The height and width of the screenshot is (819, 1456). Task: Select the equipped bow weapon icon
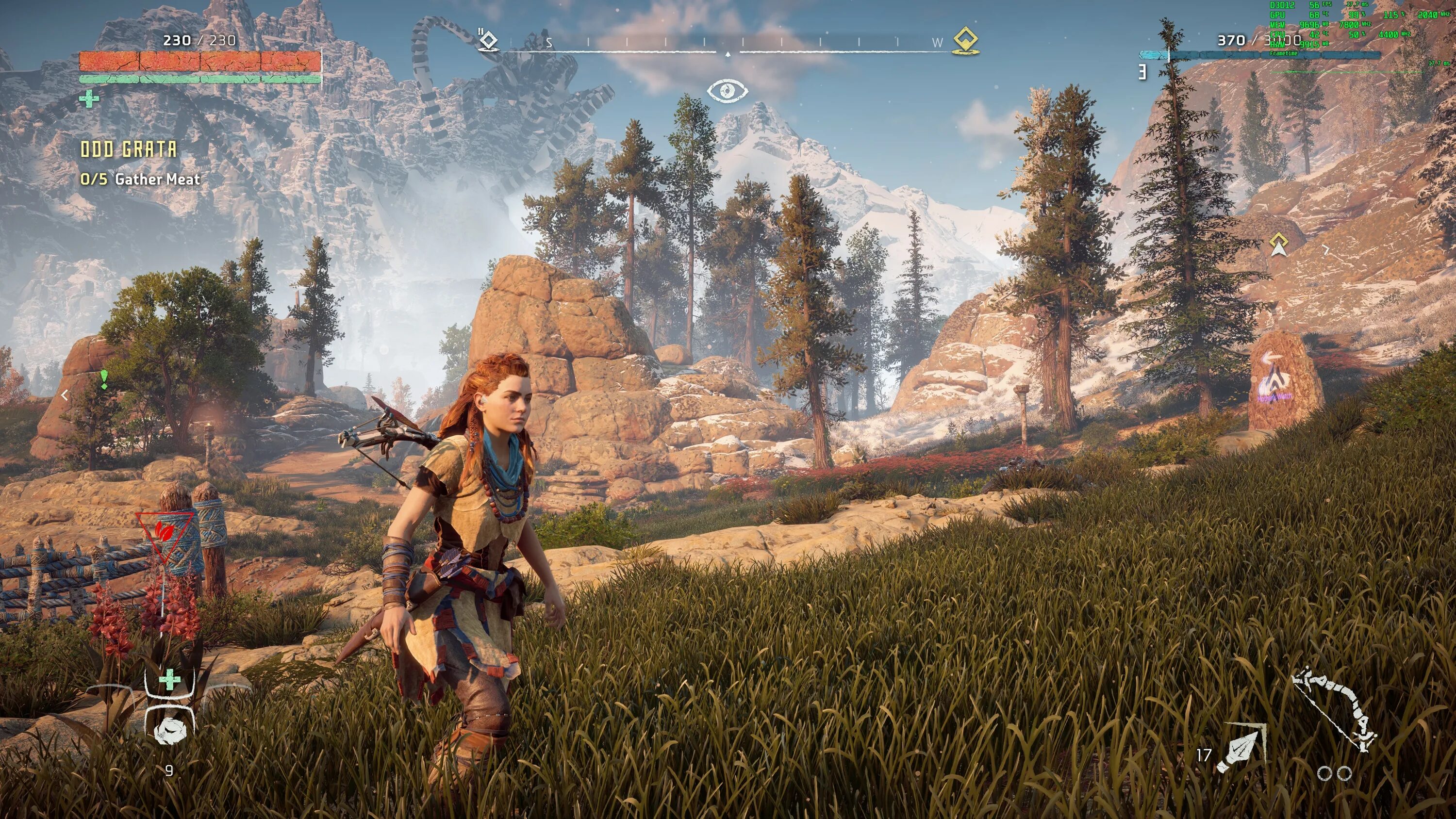pos(1334,710)
